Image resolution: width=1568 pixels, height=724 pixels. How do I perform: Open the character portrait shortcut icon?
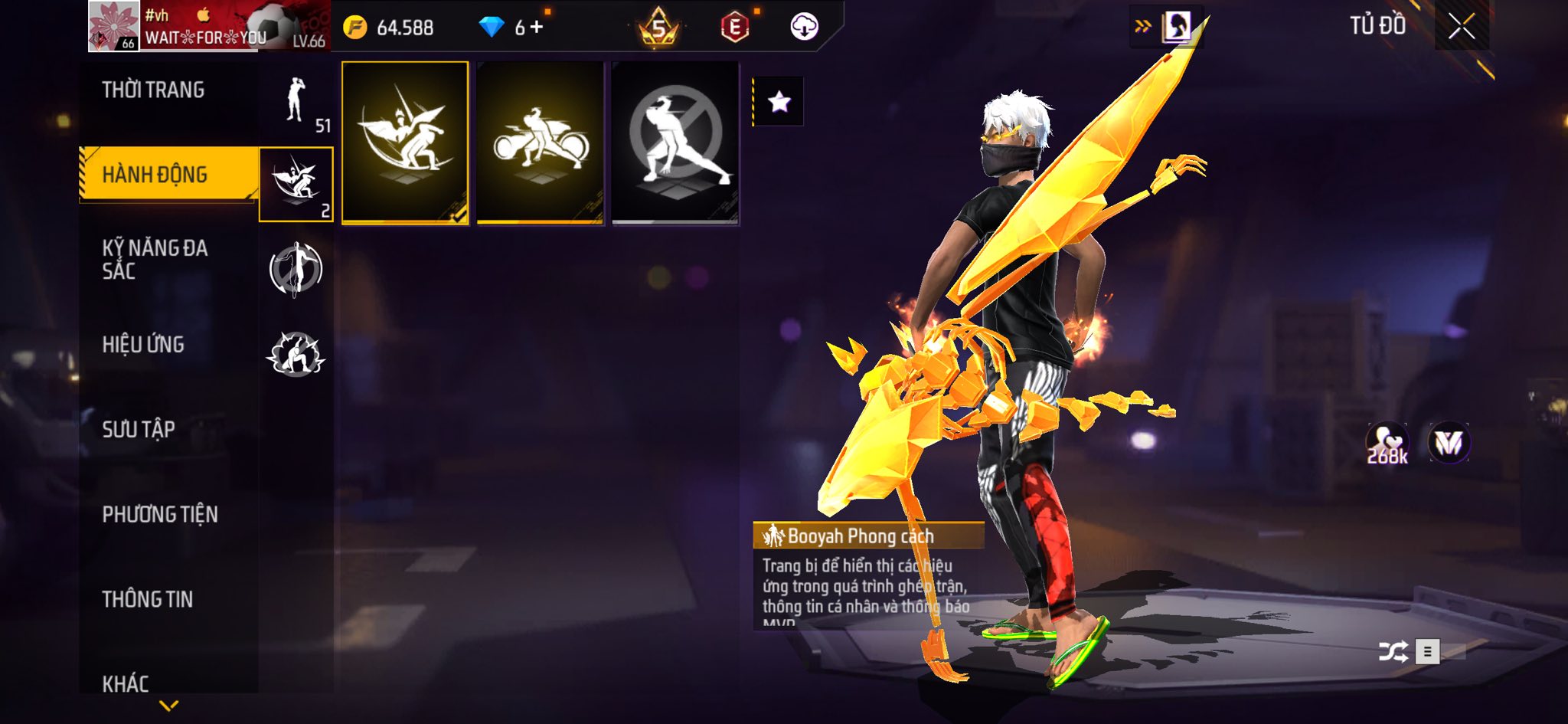click(1176, 27)
